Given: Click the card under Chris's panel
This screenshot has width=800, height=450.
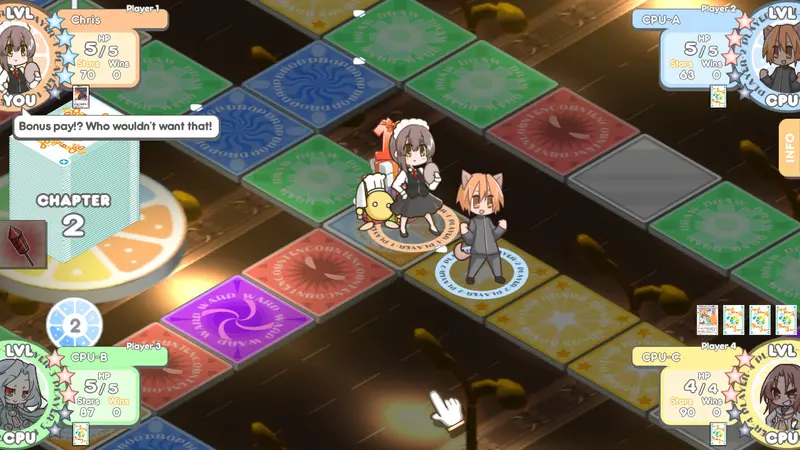Looking at the screenshot, I should click(81, 97).
